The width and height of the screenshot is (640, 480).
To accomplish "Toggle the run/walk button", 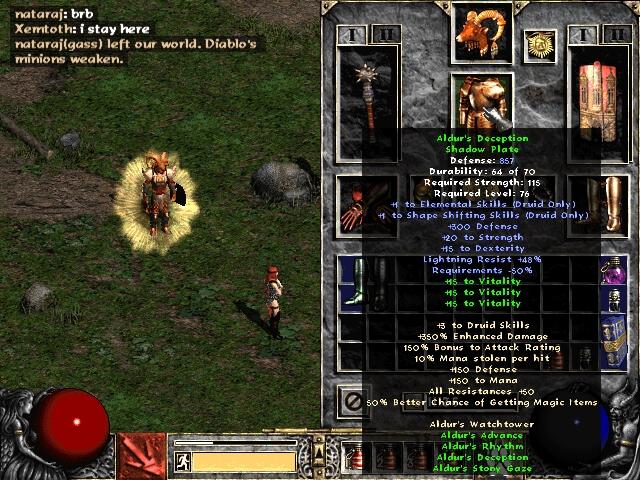I will pos(184,461).
